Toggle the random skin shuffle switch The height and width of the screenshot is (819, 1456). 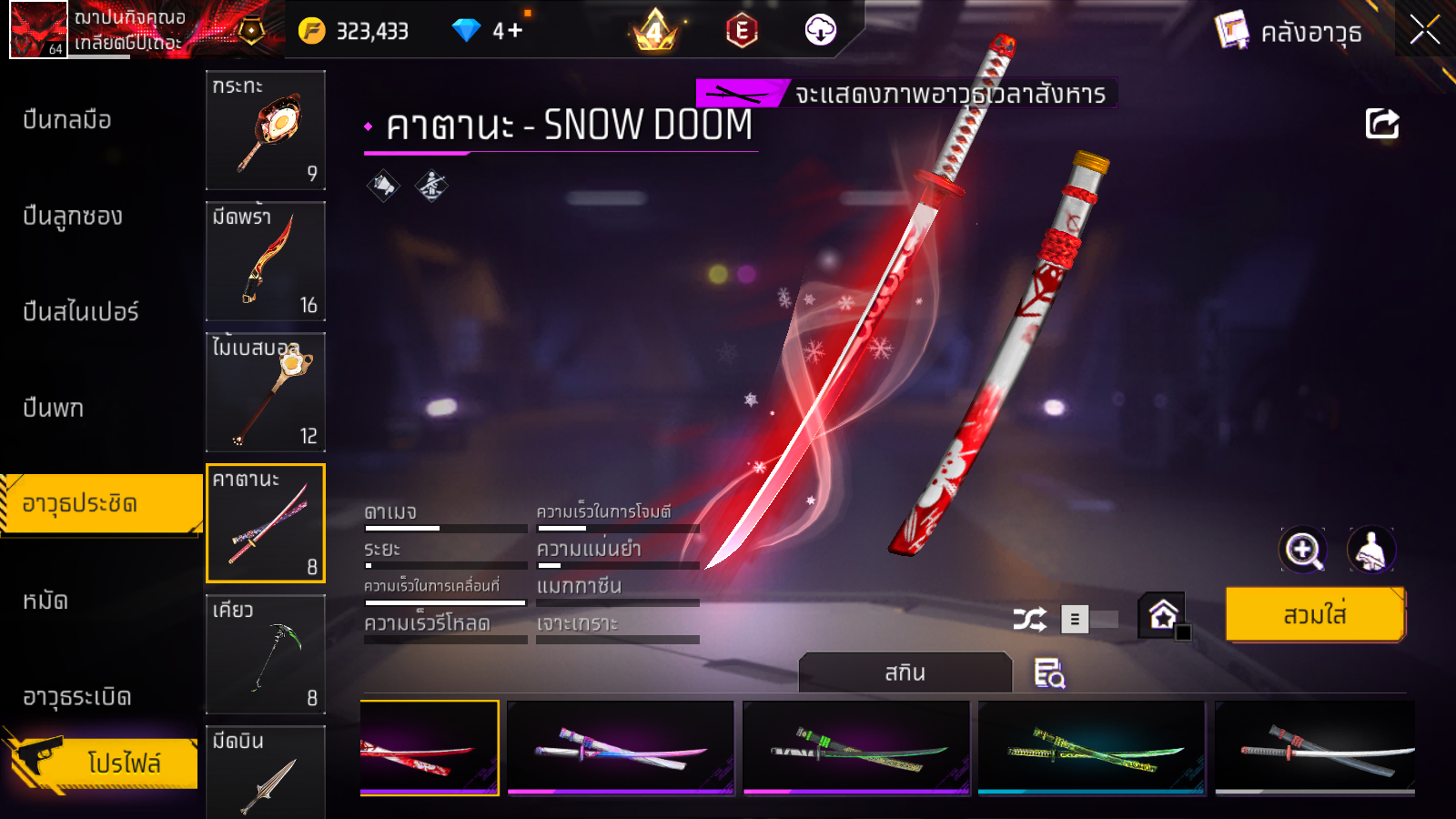coord(1090,620)
